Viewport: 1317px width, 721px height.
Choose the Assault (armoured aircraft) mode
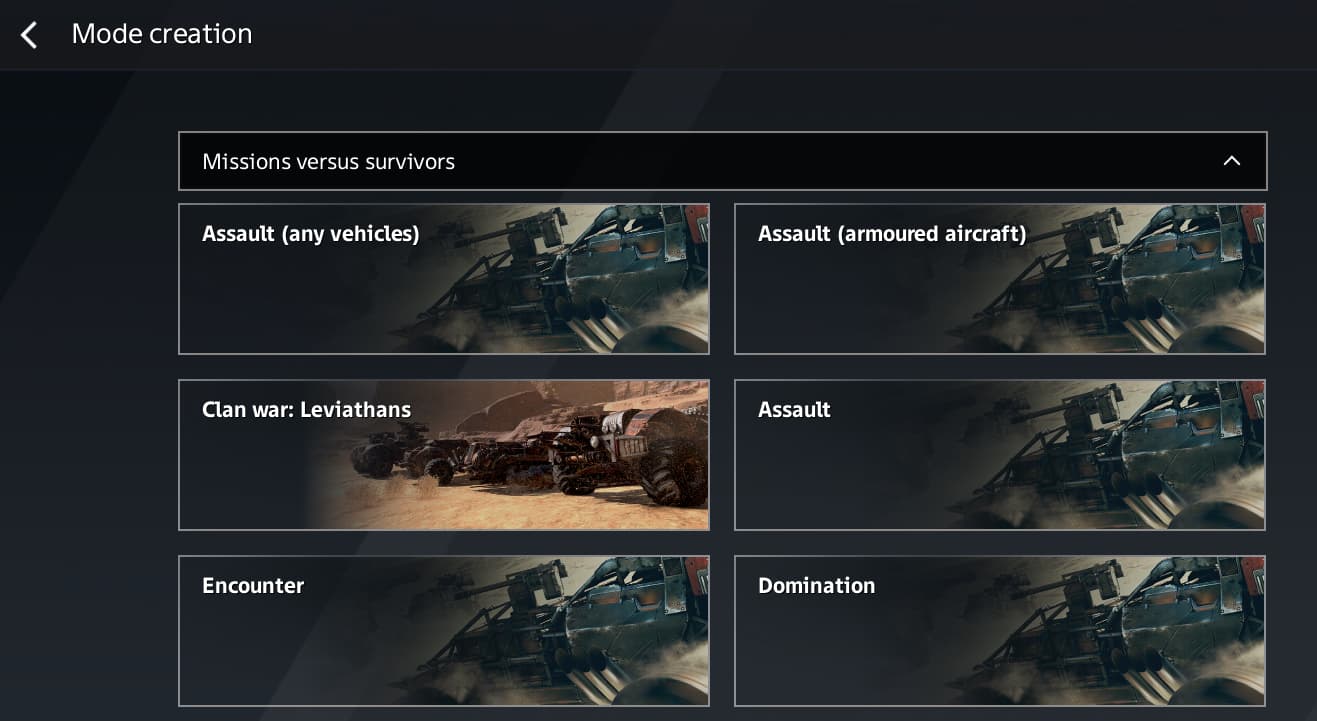click(999, 279)
